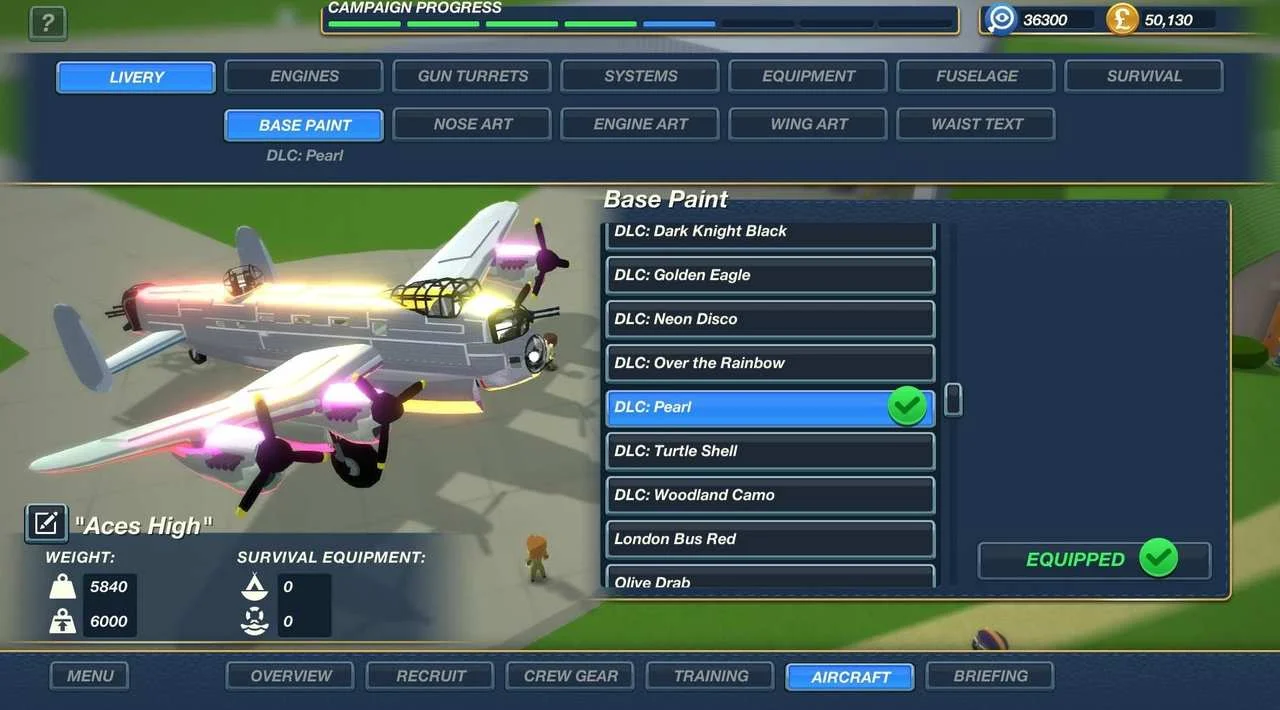Select the London Bus Red paint
The width and height of the screenshot is (1280, 710).
(770, 539)
